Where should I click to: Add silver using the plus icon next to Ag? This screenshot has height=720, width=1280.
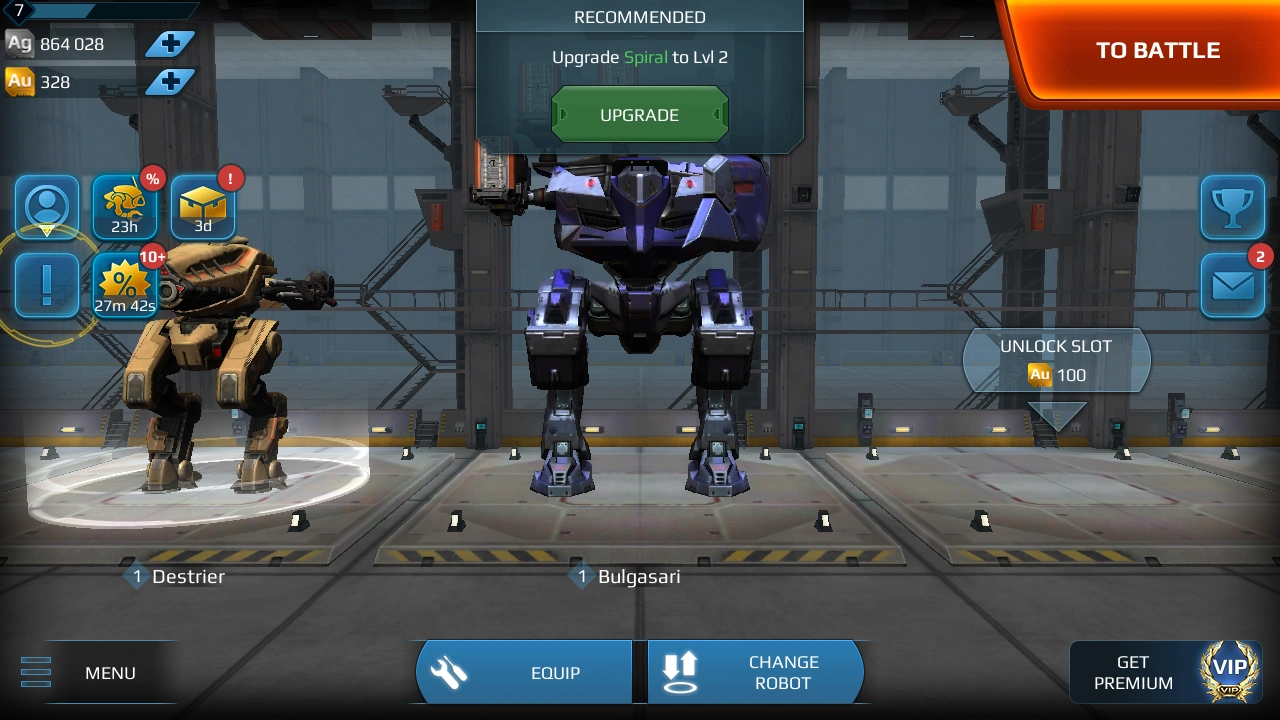coord(170,43)
